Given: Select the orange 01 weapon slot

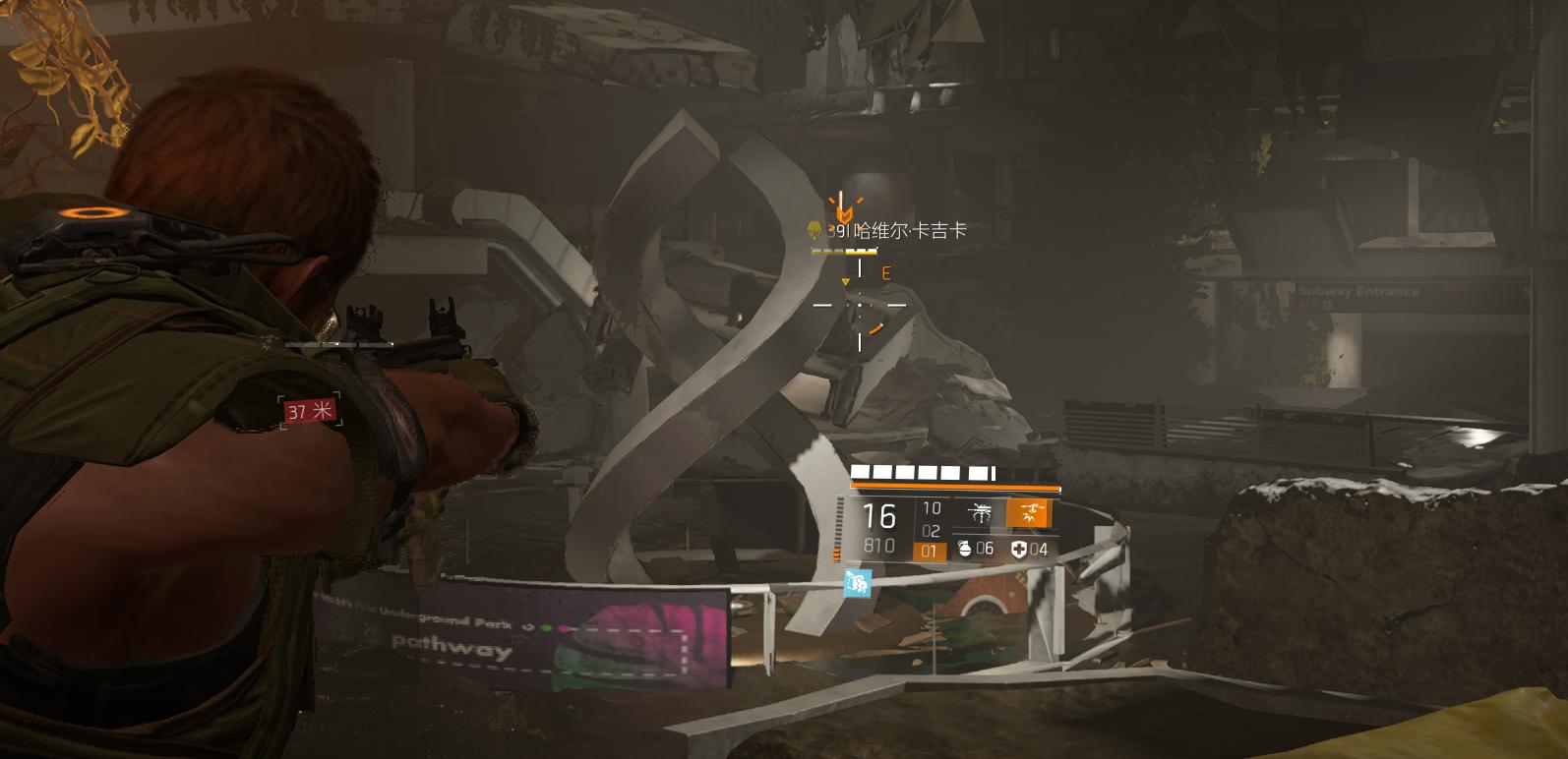Looking at the screenshot, I should point(930,552).
